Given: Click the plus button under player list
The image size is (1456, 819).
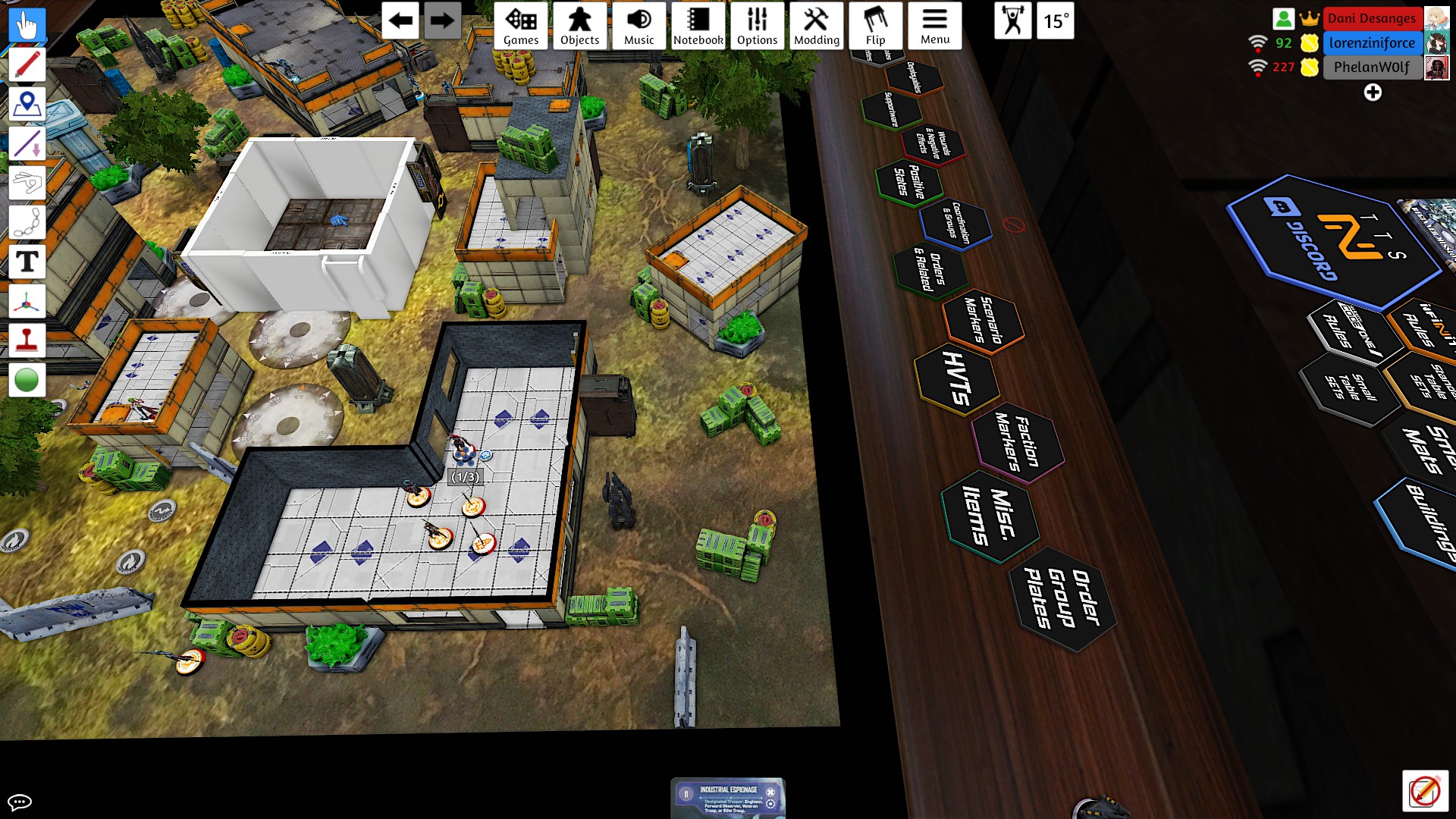Looking at the screenshot, I should 1373,93.
